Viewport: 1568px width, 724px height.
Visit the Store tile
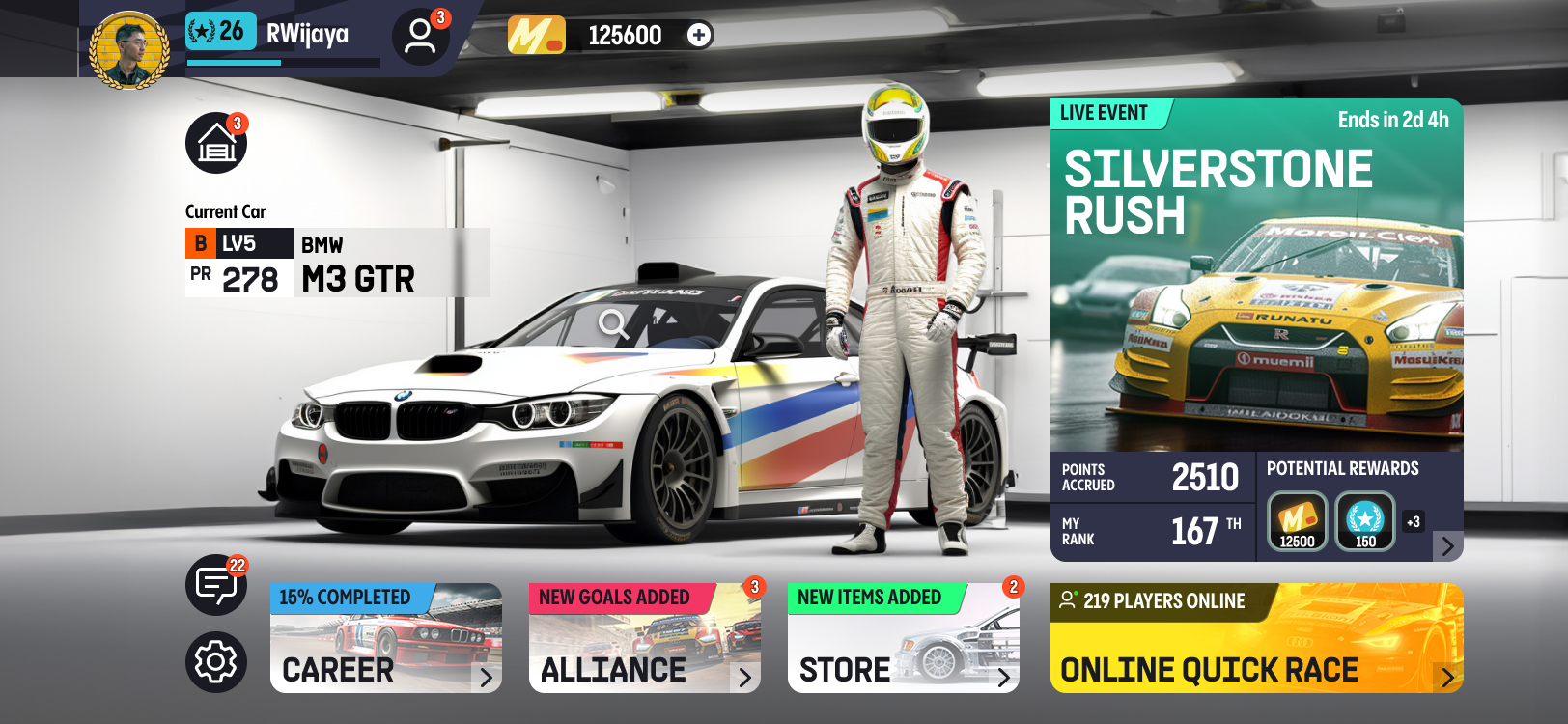pyautogui.click(x=903, y=638)
